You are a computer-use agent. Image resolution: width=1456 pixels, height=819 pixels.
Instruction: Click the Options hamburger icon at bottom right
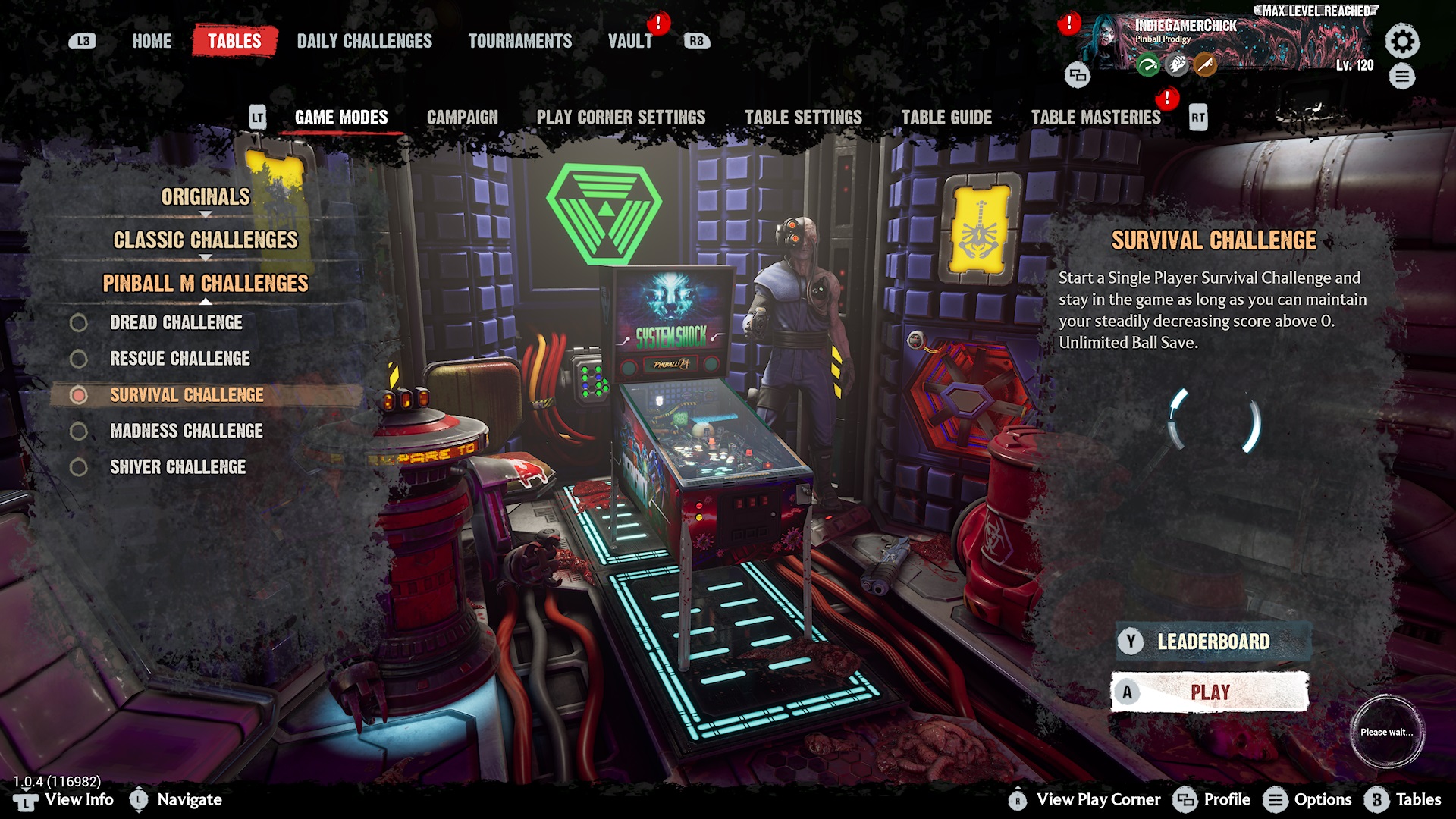coord(1277,799)
